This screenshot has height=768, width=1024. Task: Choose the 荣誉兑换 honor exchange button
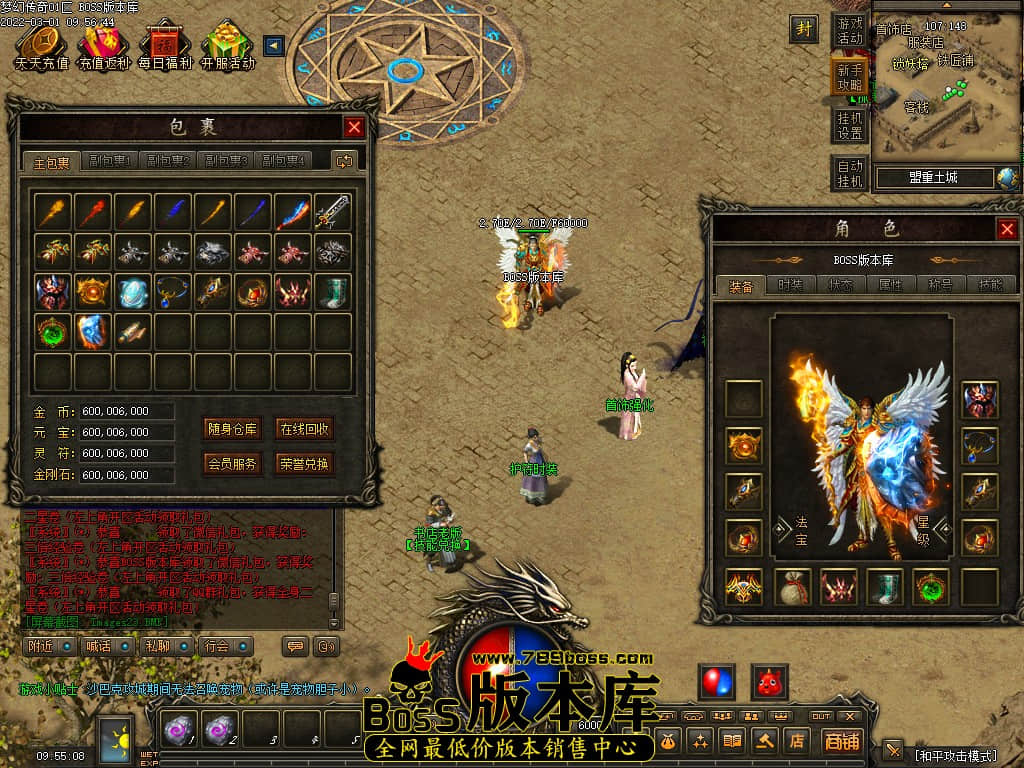click(x=304, y=463)
